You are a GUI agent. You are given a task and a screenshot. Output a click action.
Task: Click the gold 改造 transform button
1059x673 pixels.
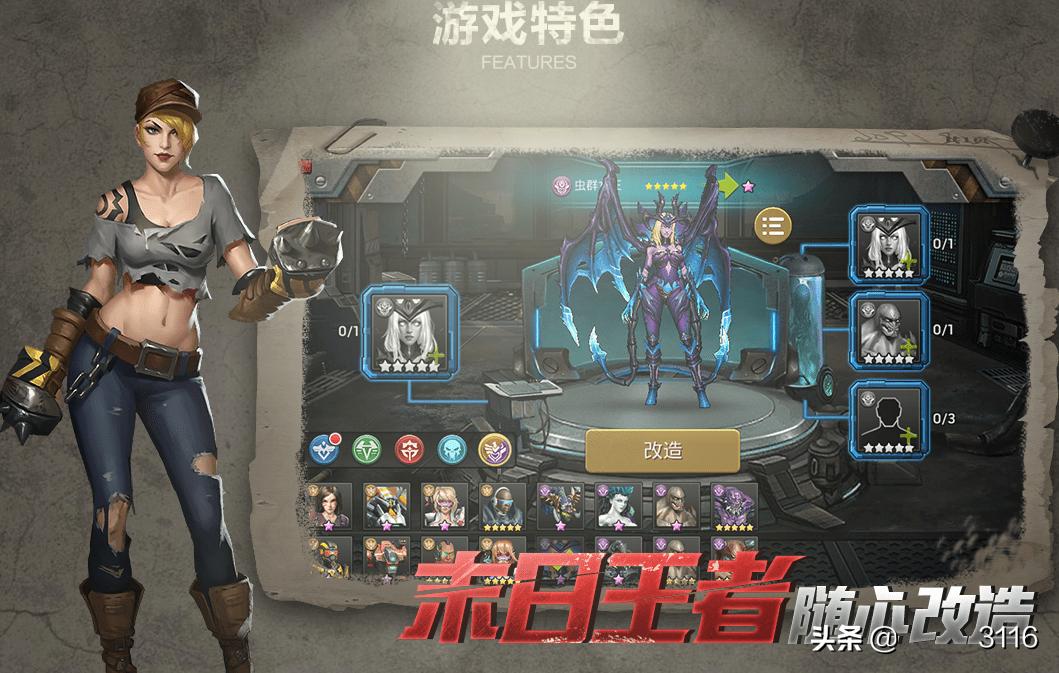[662, 450]
